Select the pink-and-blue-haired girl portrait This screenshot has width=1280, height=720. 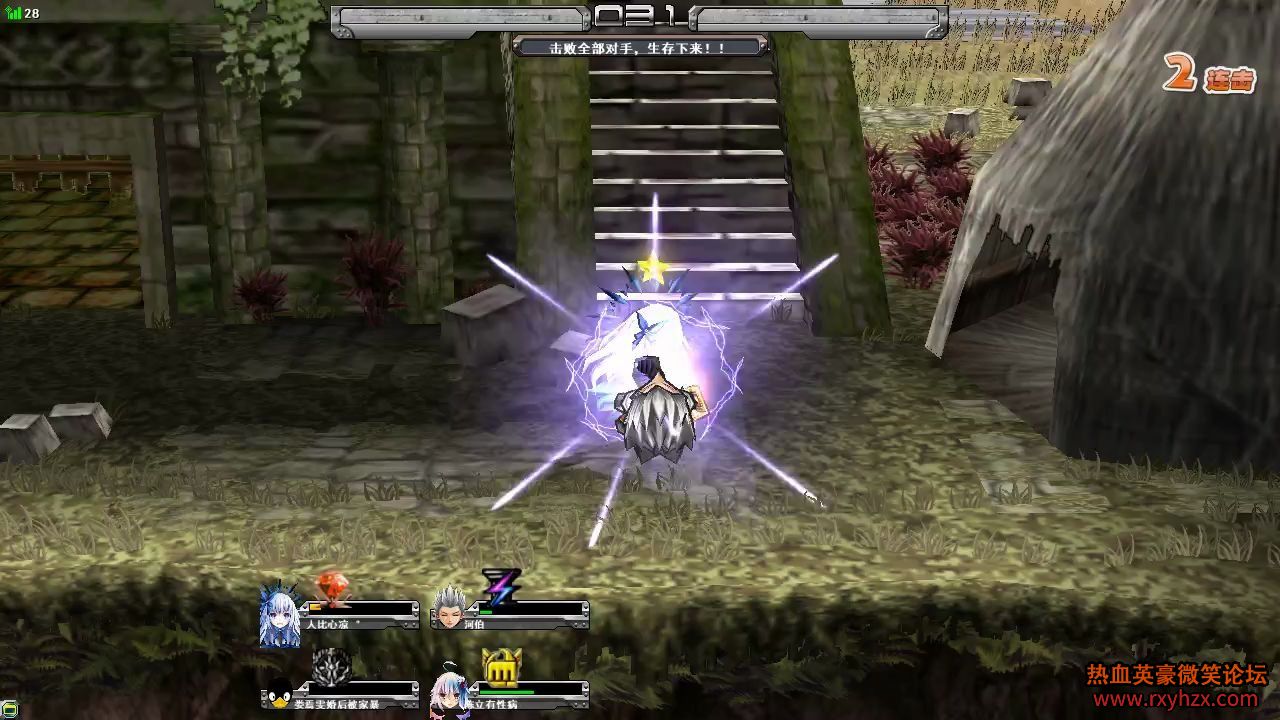(449, 695)
